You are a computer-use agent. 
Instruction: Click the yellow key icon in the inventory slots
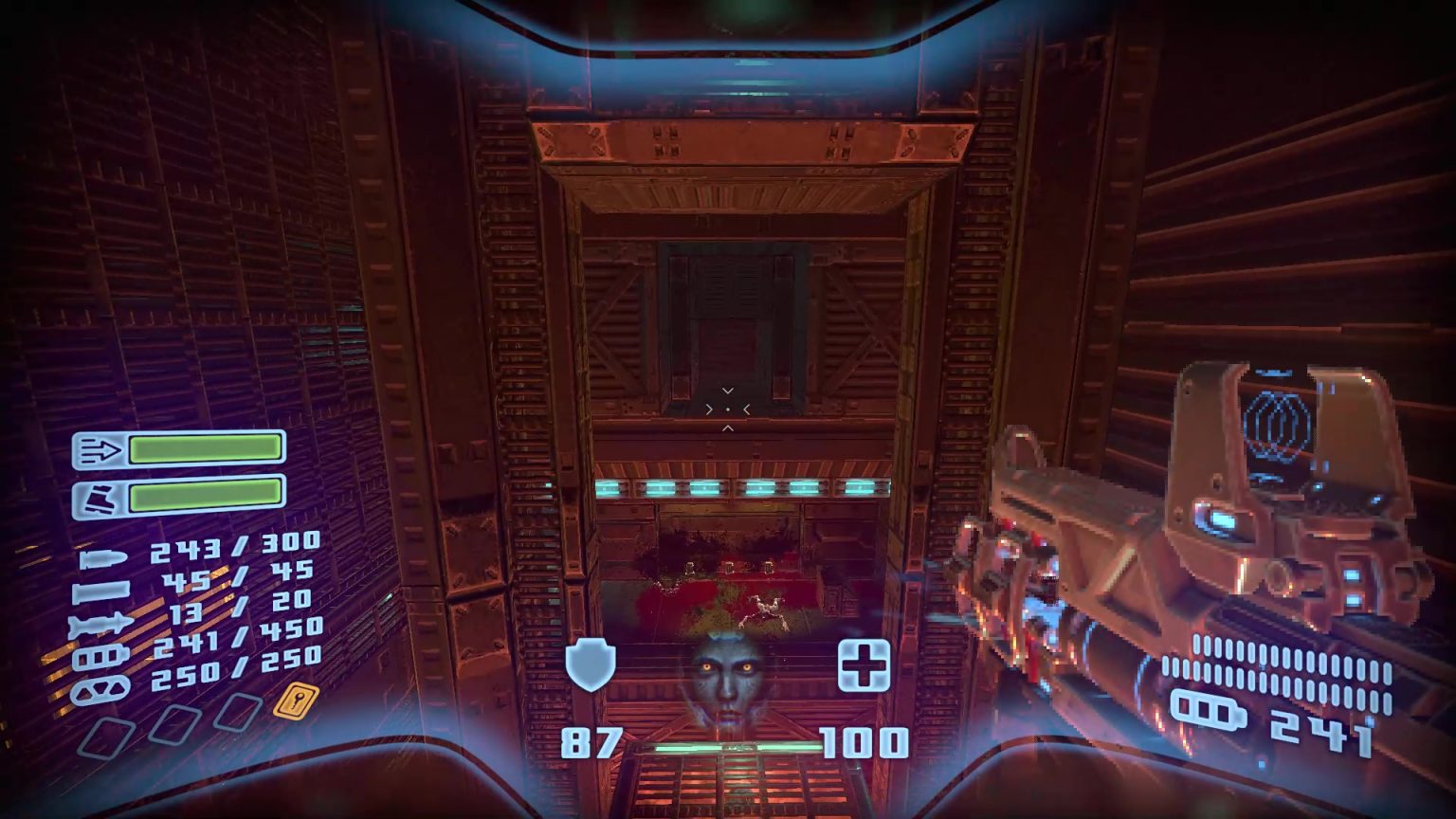tap(295, 702)
